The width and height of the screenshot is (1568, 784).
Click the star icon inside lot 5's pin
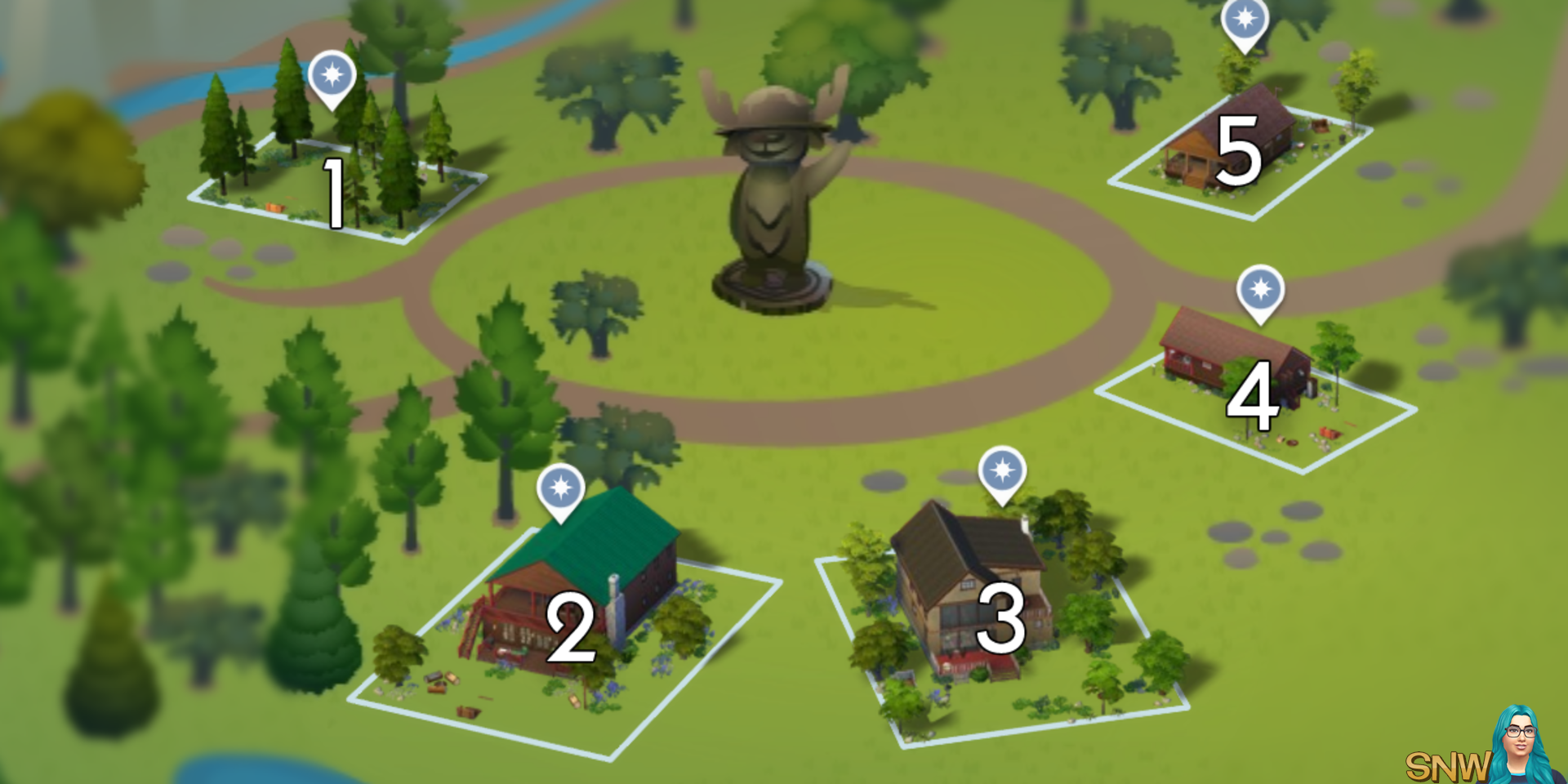pyautogui.click(x=1244, y=18)
